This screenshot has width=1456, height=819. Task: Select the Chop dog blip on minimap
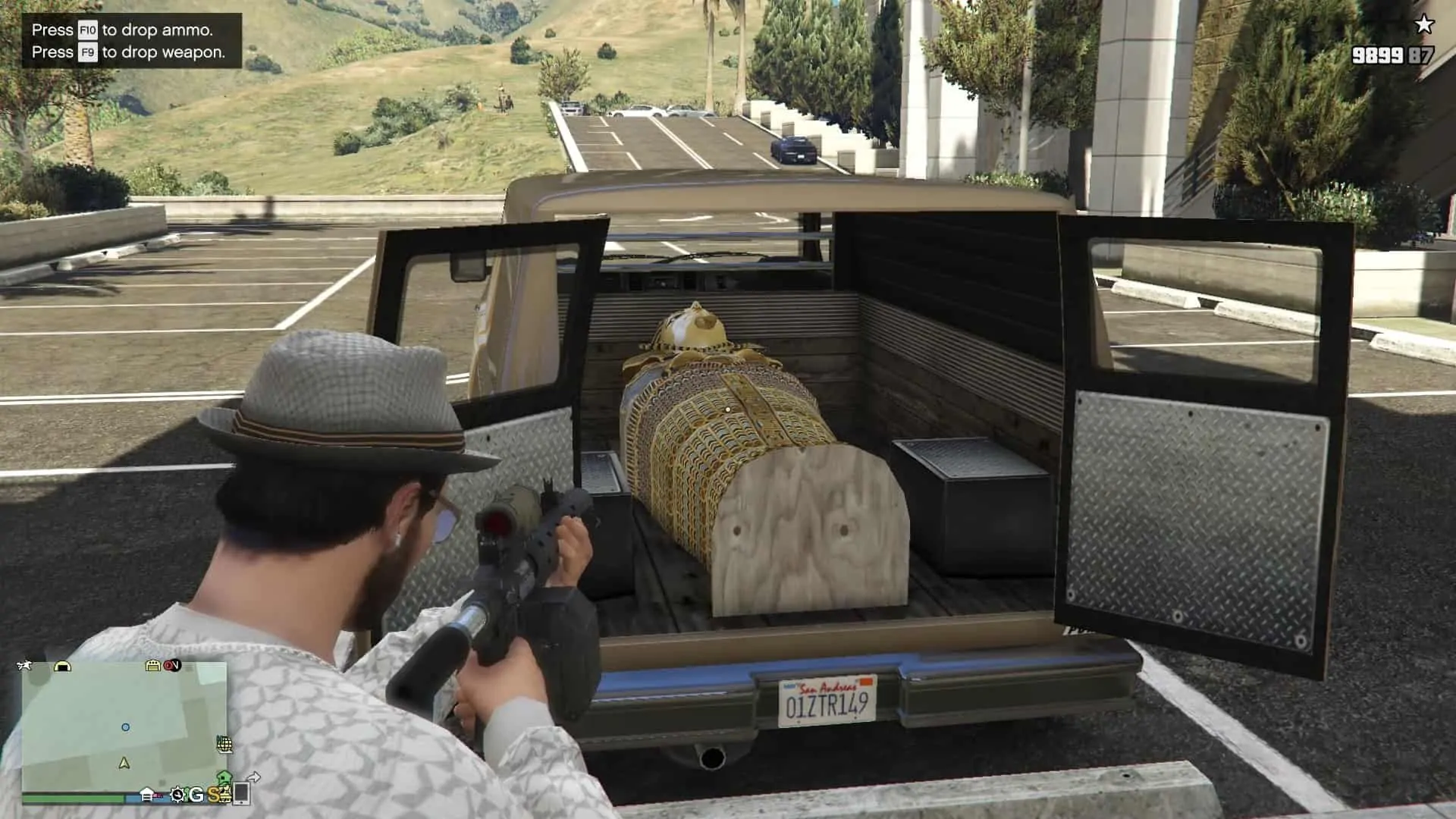coord(25,665)
